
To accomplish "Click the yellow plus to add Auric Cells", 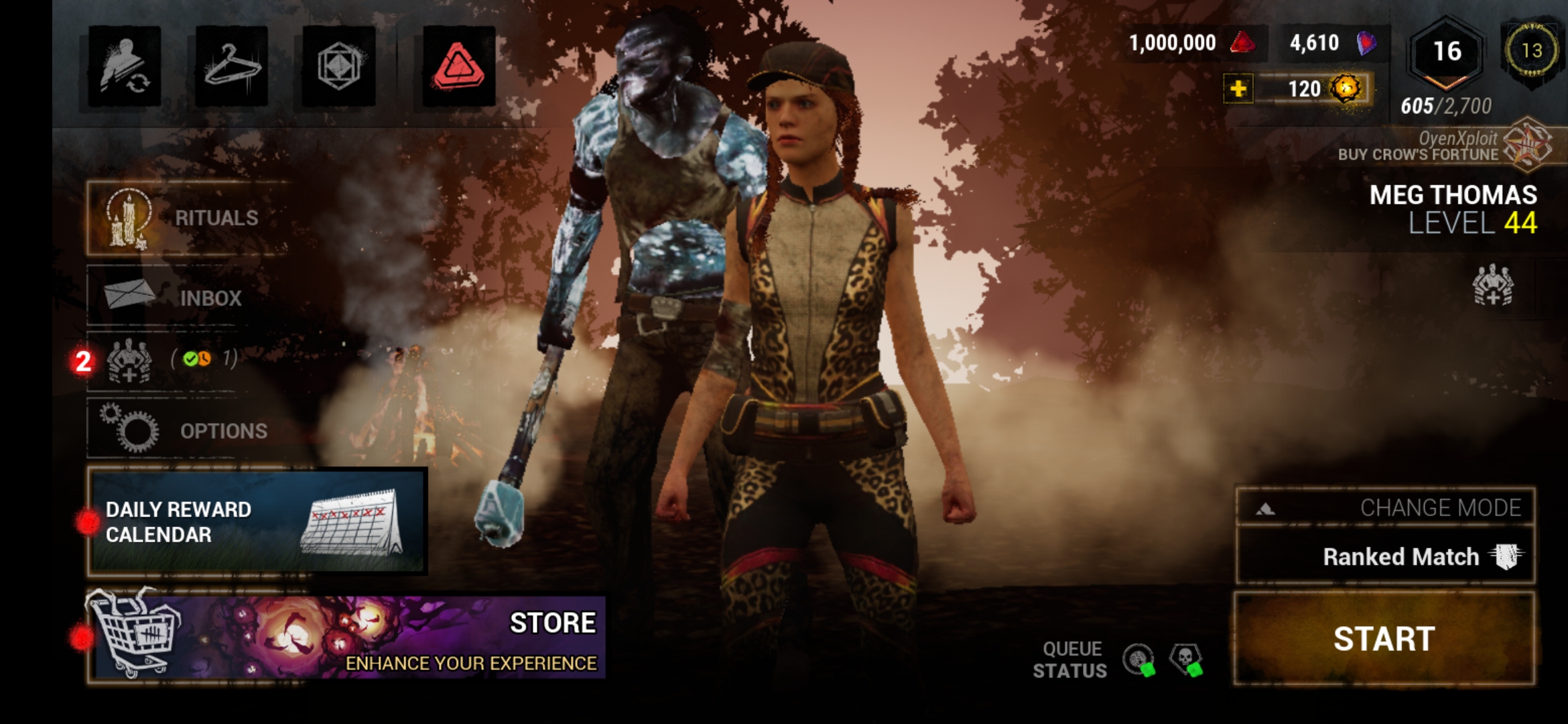I will 1238,89.
